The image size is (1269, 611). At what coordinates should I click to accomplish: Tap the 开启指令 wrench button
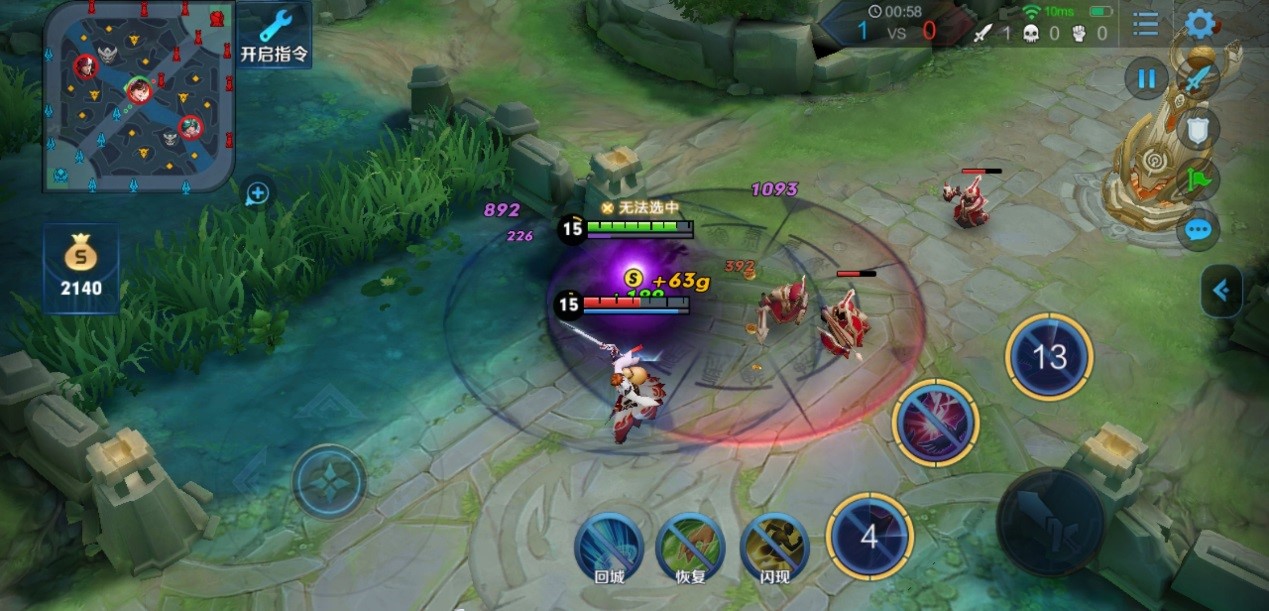pos(274,34)
